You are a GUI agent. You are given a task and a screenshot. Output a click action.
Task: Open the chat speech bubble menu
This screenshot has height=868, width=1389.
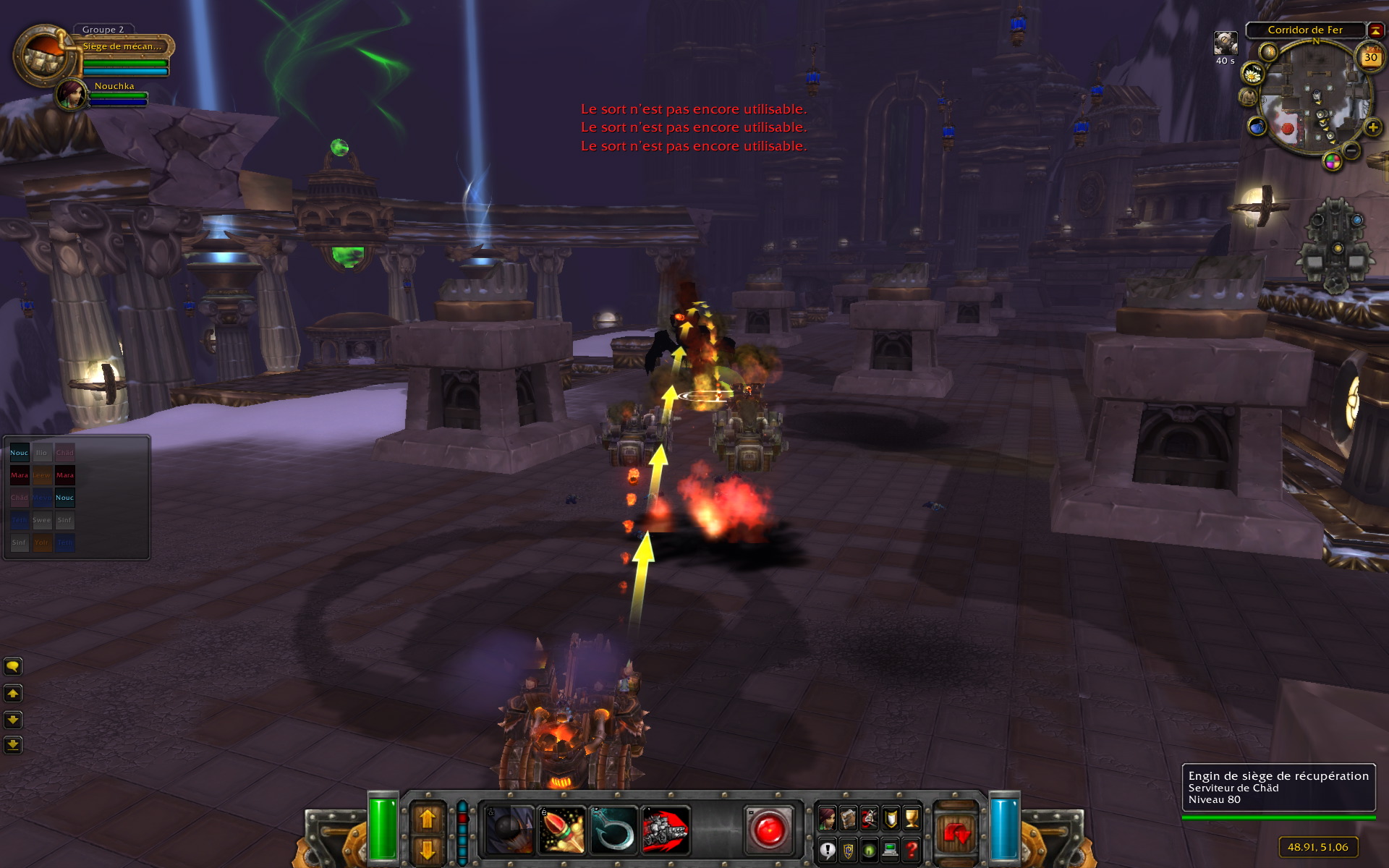pos(13,666)
